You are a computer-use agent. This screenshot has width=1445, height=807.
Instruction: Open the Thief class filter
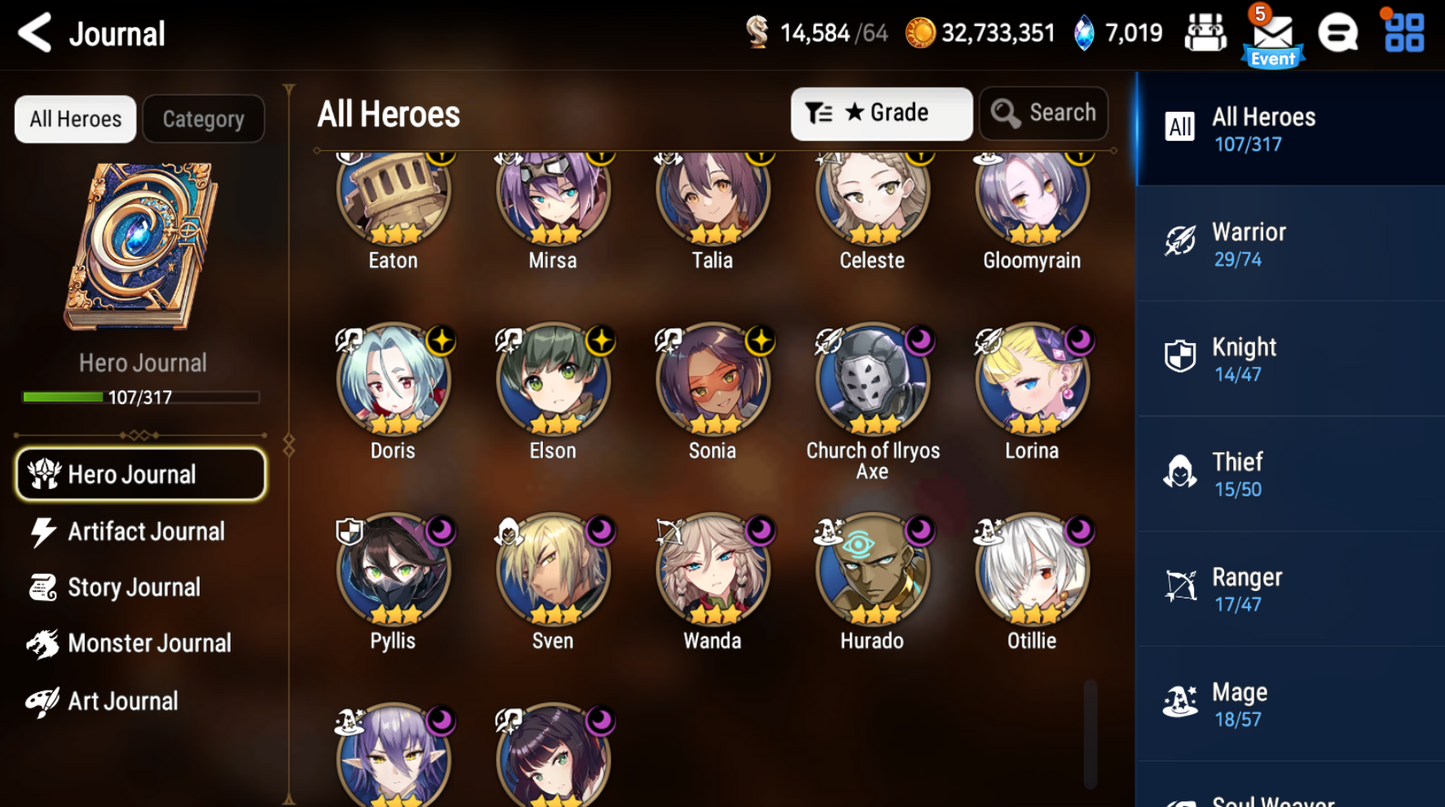(x=1289, y=472)
